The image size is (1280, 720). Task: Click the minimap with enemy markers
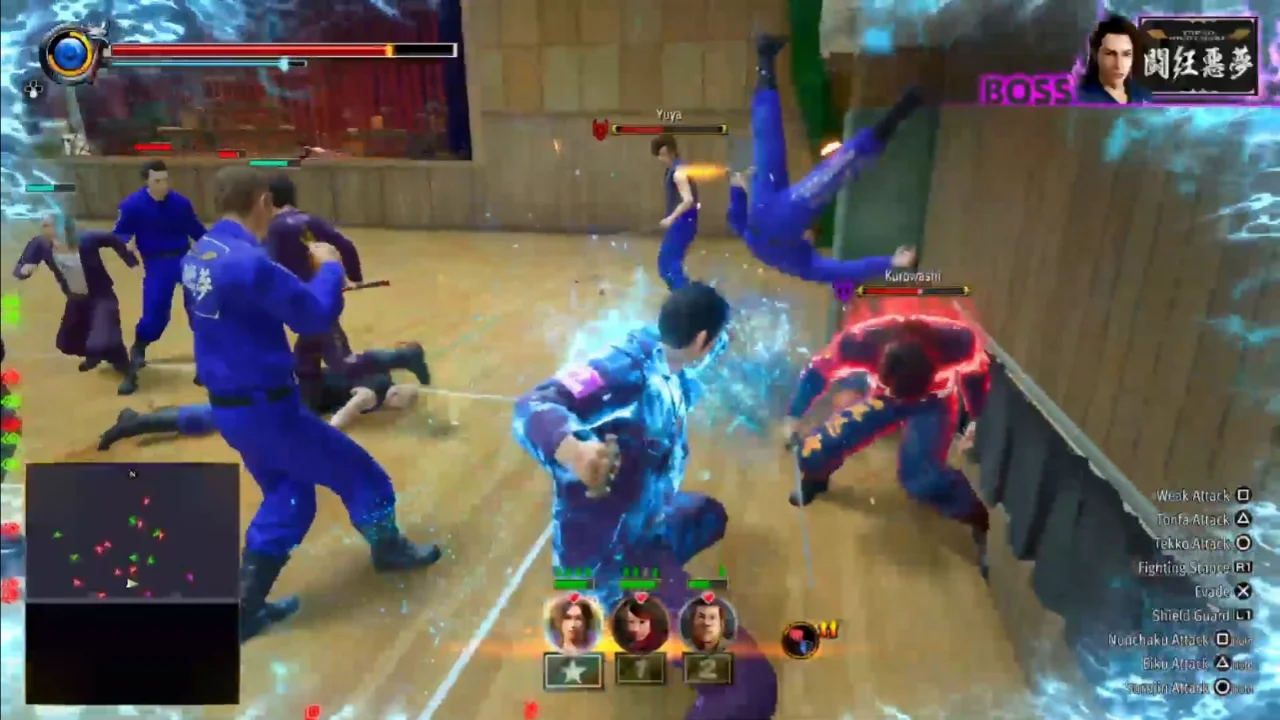click(132, 531)
